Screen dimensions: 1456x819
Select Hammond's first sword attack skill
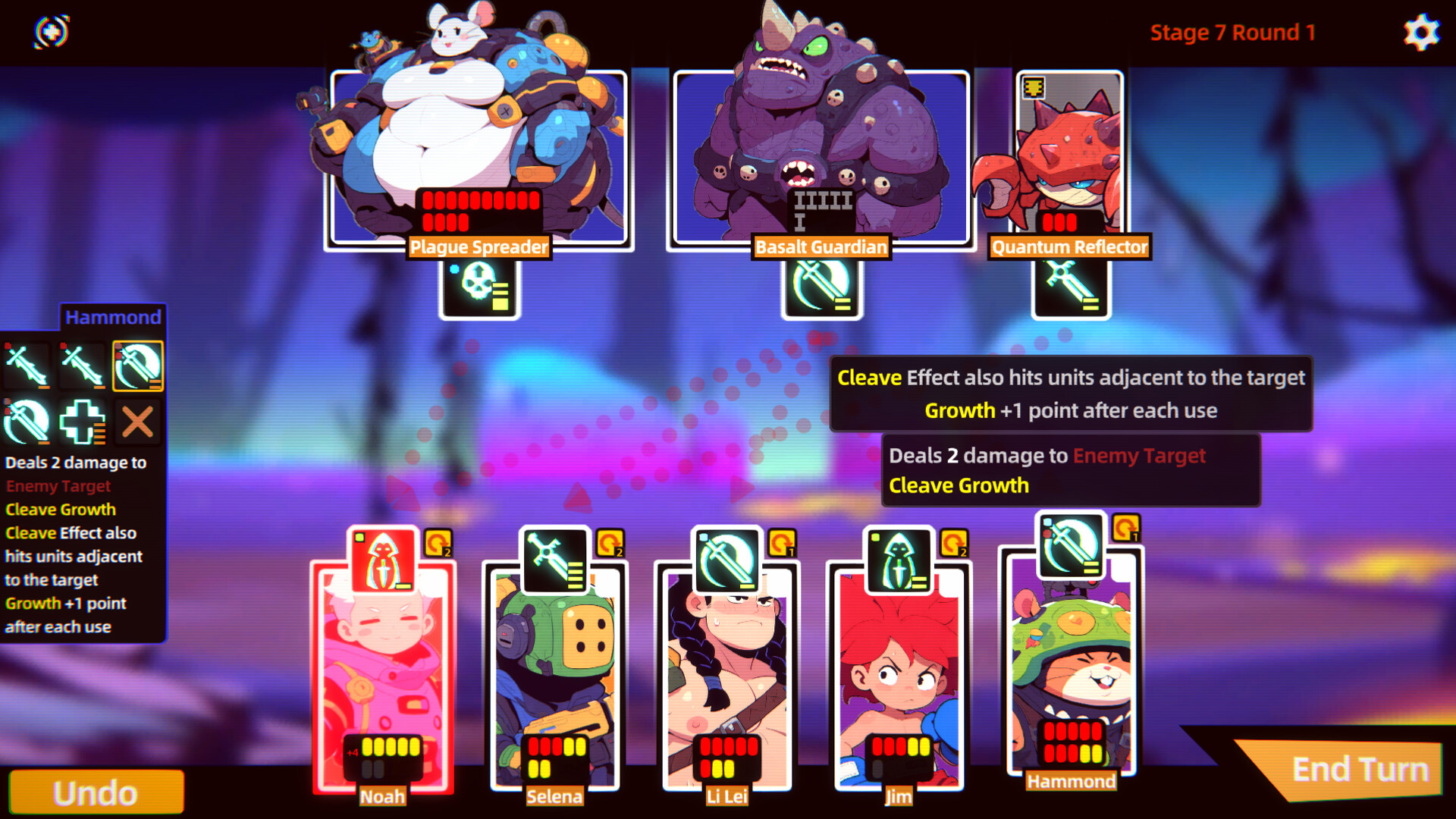25,366
